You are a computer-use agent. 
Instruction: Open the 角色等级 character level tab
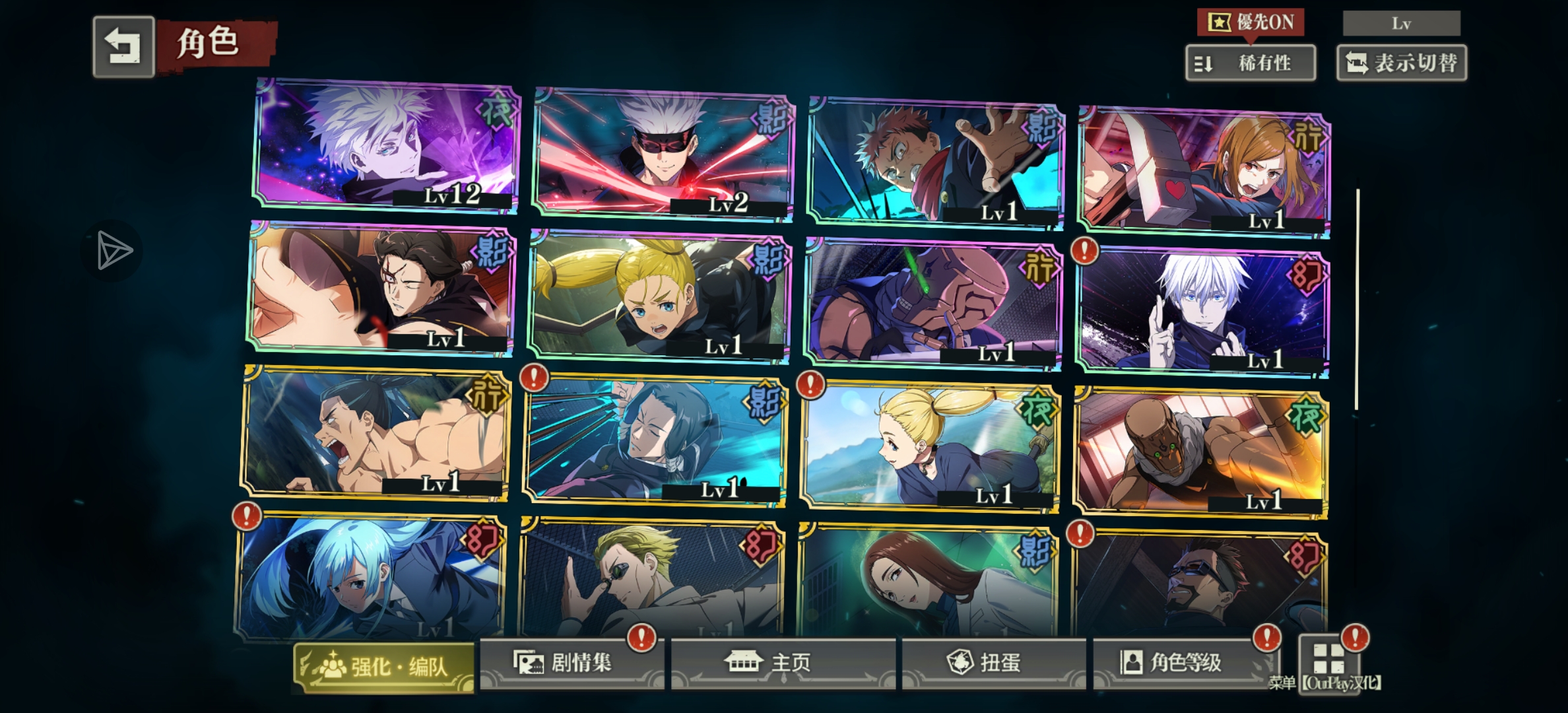point(1185,662)
